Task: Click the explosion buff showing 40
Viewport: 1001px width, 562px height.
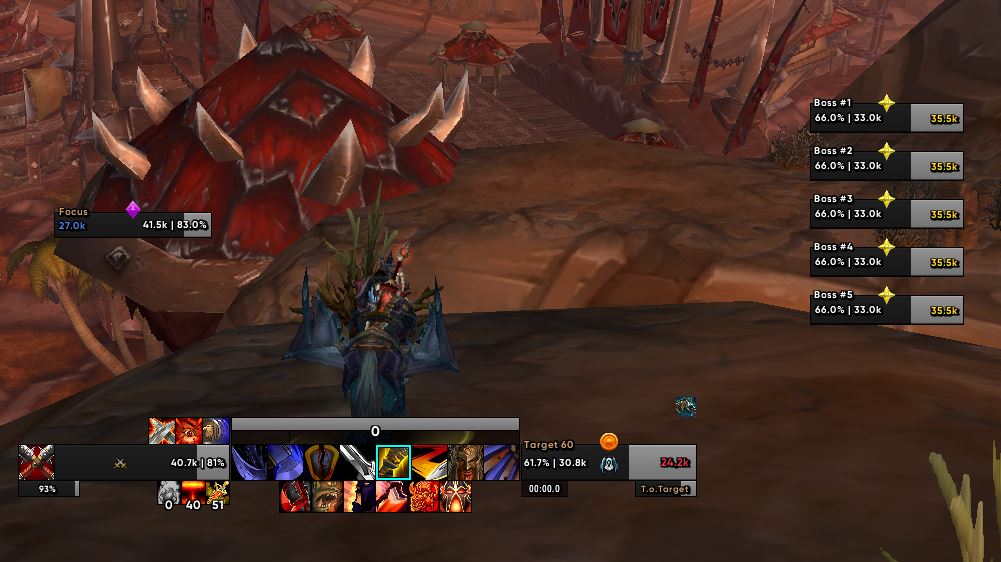Action: coord(193,493)
